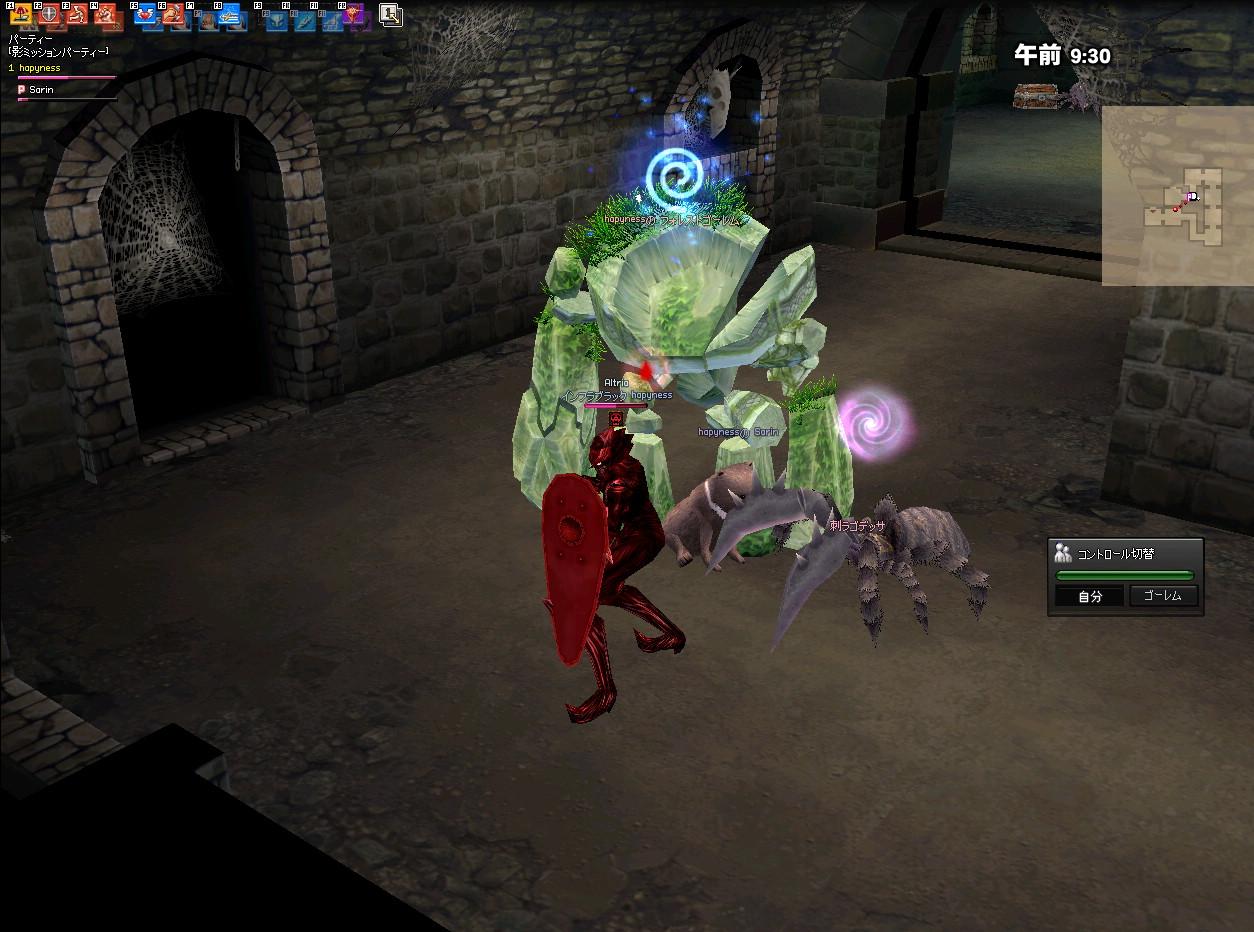Activate the F1 beach umbrella skill

tap(20, 16)
